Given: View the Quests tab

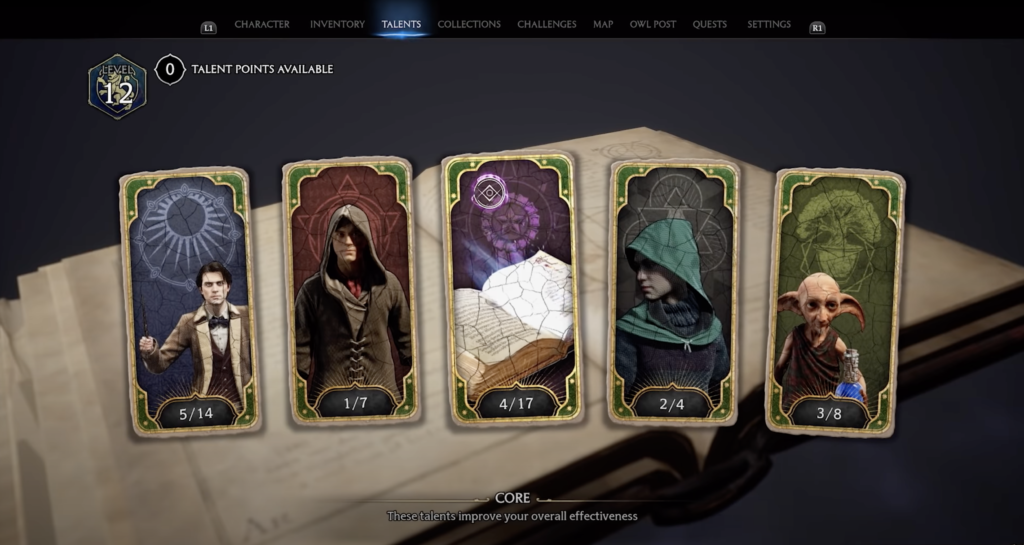Looking at the screenshot, I should pyautogui.click(x=710, y=24).
